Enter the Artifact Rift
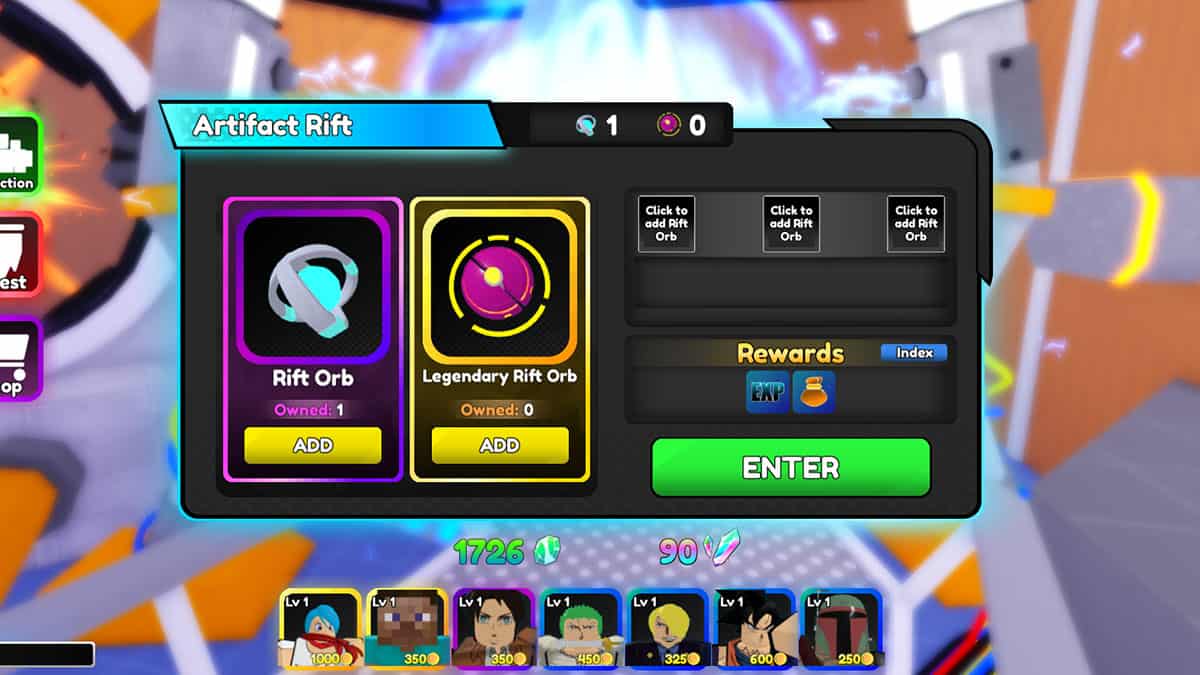The height and width of the screenshot is (675, 1200). point(790,467)
